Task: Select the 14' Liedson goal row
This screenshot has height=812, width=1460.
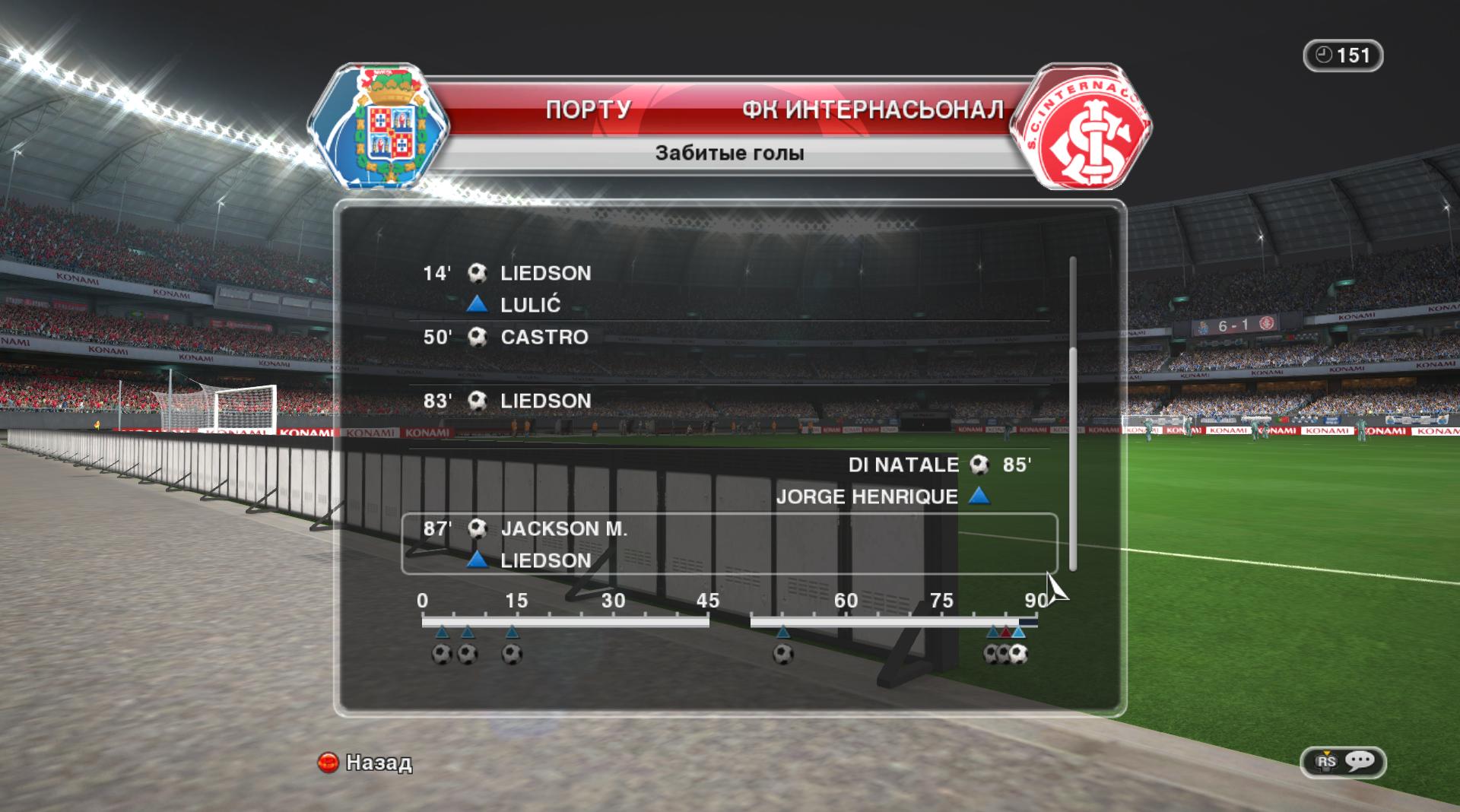Action: pyautogui.click(x=544, y=274)
